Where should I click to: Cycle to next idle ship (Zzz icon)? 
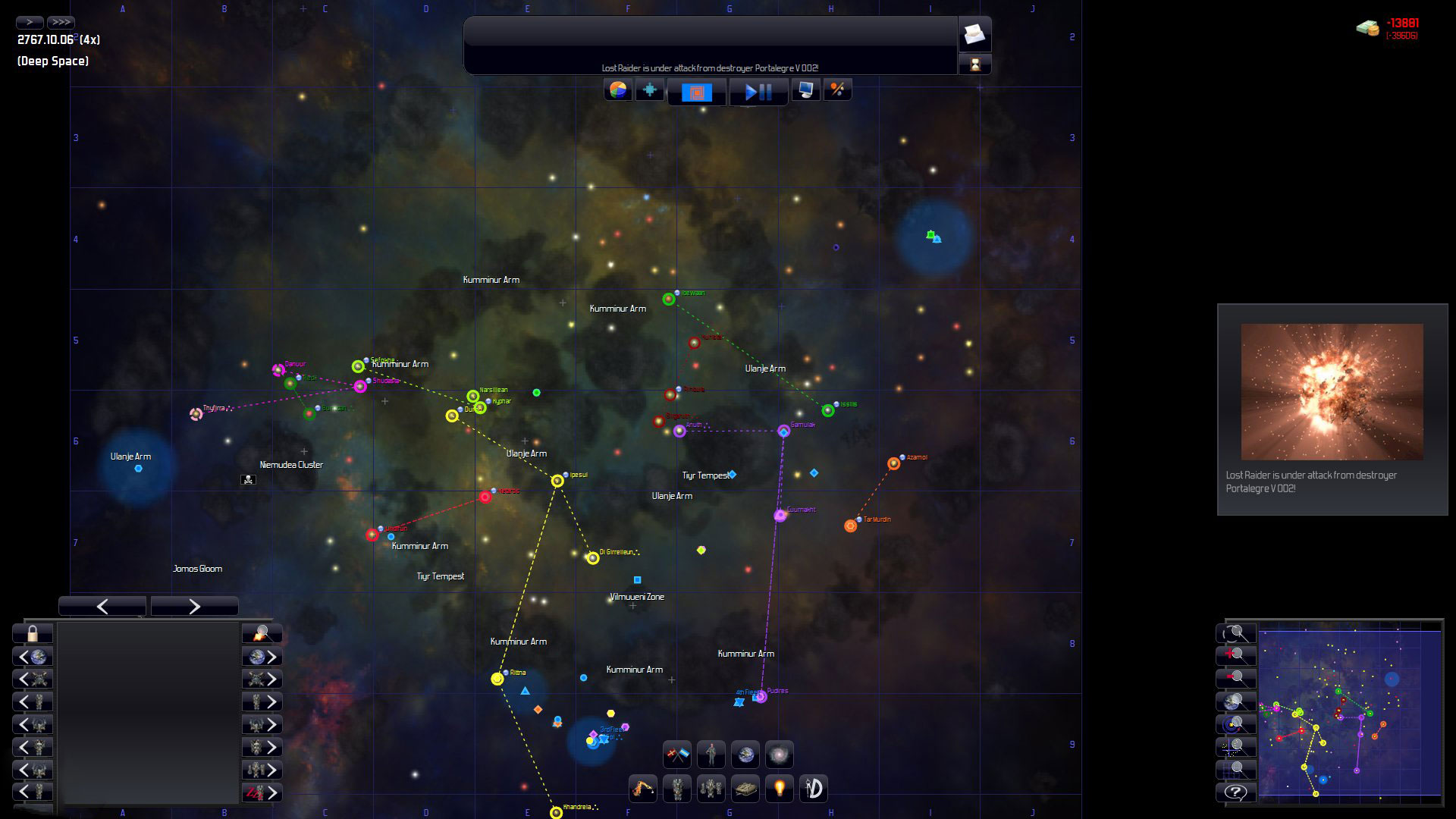(262, 792)
